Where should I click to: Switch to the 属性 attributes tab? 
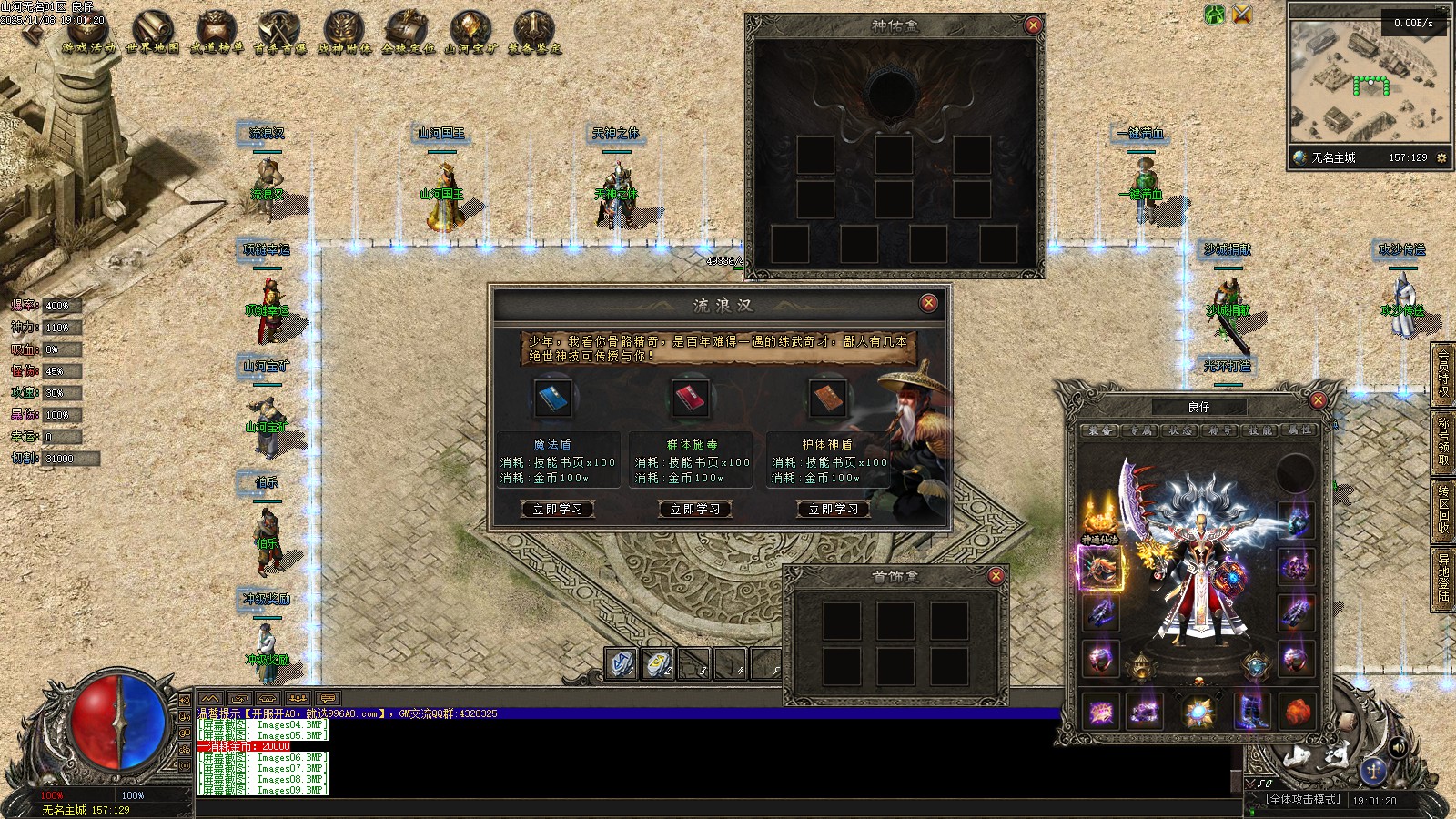tap(1299, 430)
